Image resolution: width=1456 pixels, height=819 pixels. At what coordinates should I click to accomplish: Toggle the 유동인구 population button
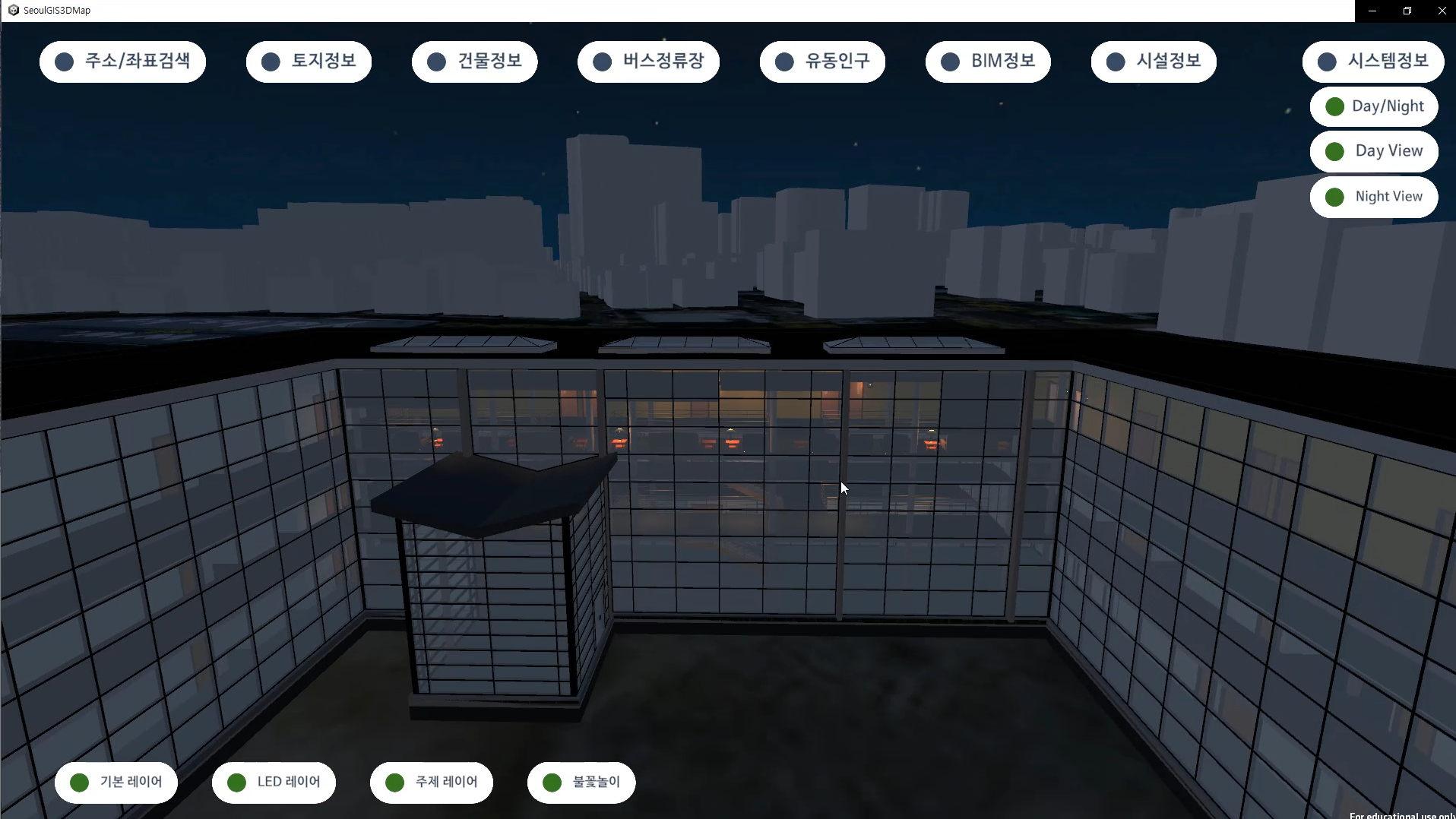click(822, 62)
